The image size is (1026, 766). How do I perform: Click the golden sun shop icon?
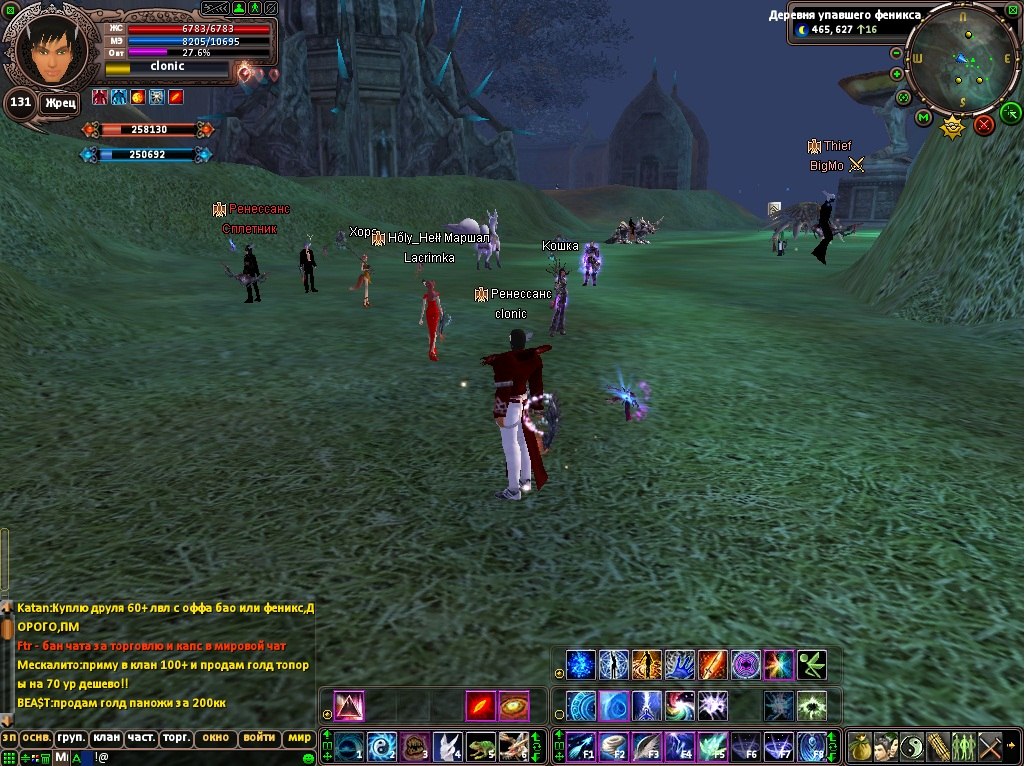pyautogui.click(x=953, y=127)
